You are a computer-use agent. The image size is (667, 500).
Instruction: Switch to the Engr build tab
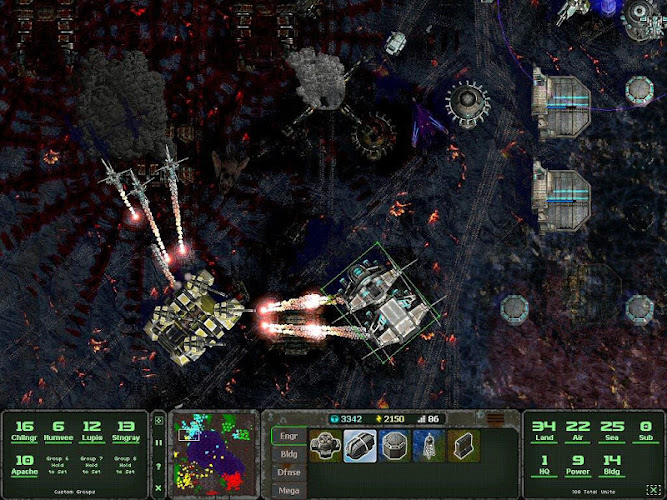point(286,436)
